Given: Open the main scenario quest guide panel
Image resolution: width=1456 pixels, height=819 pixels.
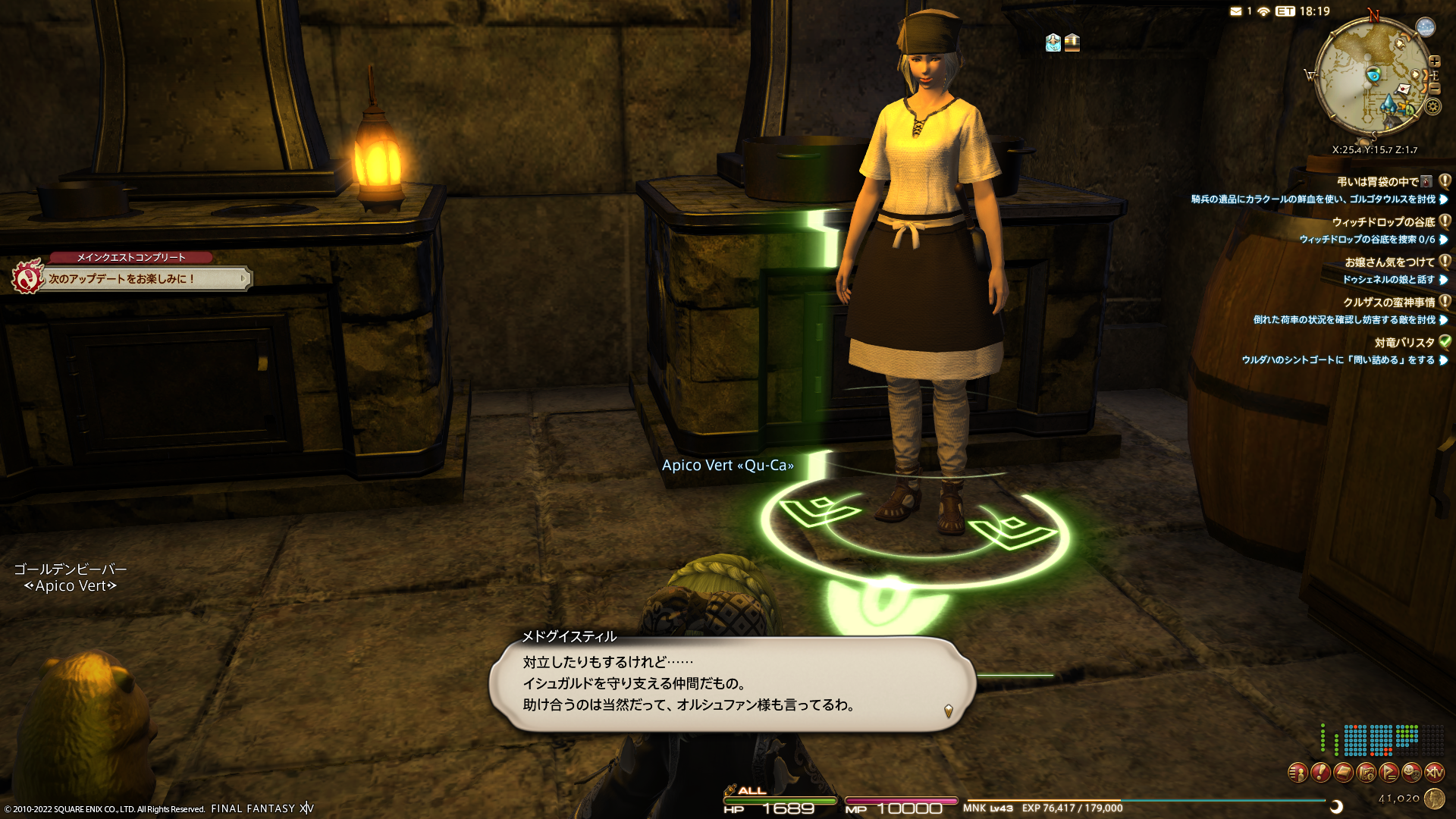Looking at the screenshot, I should tap(144, 279).
